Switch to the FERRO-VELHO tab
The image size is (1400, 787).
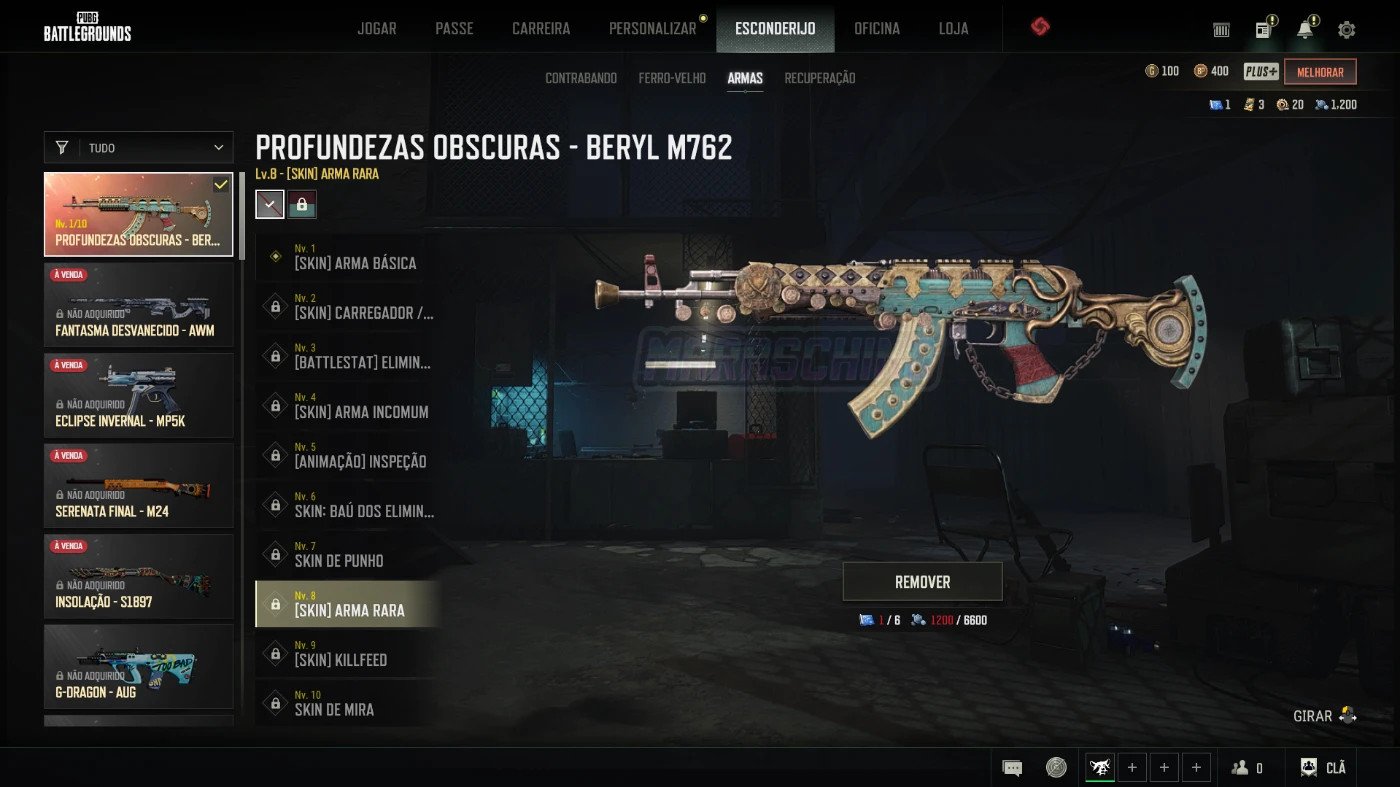(x=672, y=78)
